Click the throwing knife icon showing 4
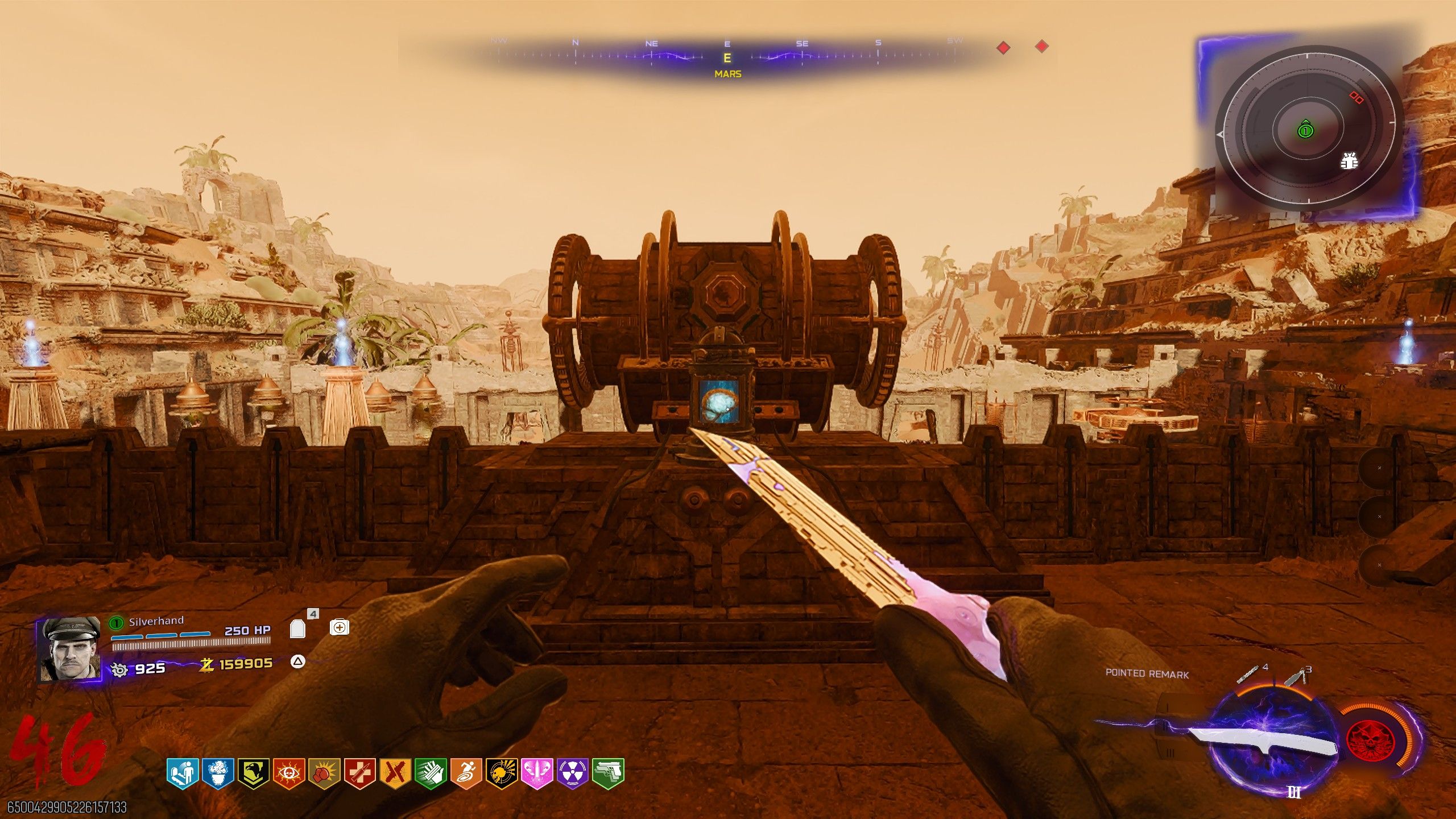This screenshot has height=819, width=1456. pos(1248,675)
